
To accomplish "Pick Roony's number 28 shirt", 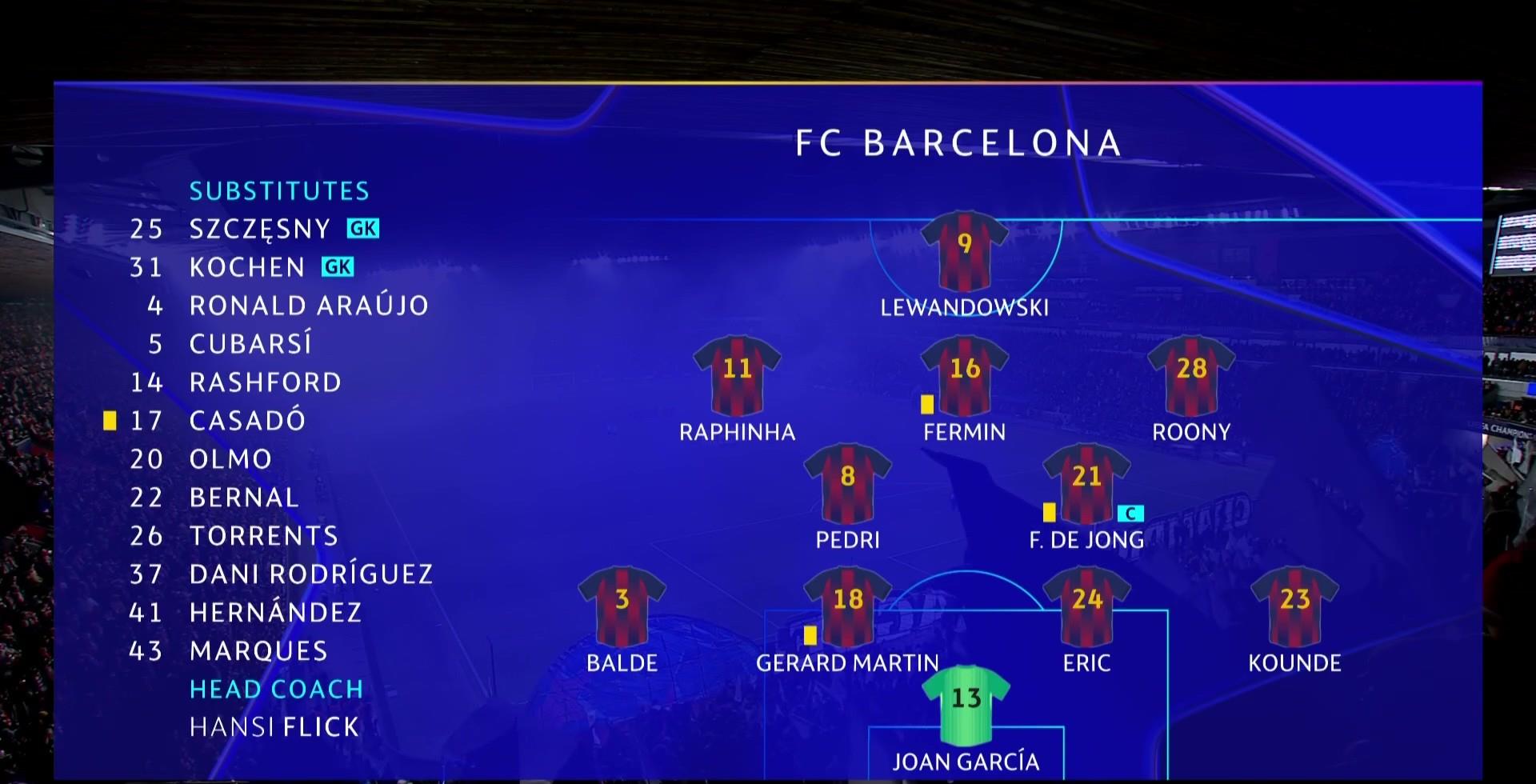I will click(x=1191, y=374).
